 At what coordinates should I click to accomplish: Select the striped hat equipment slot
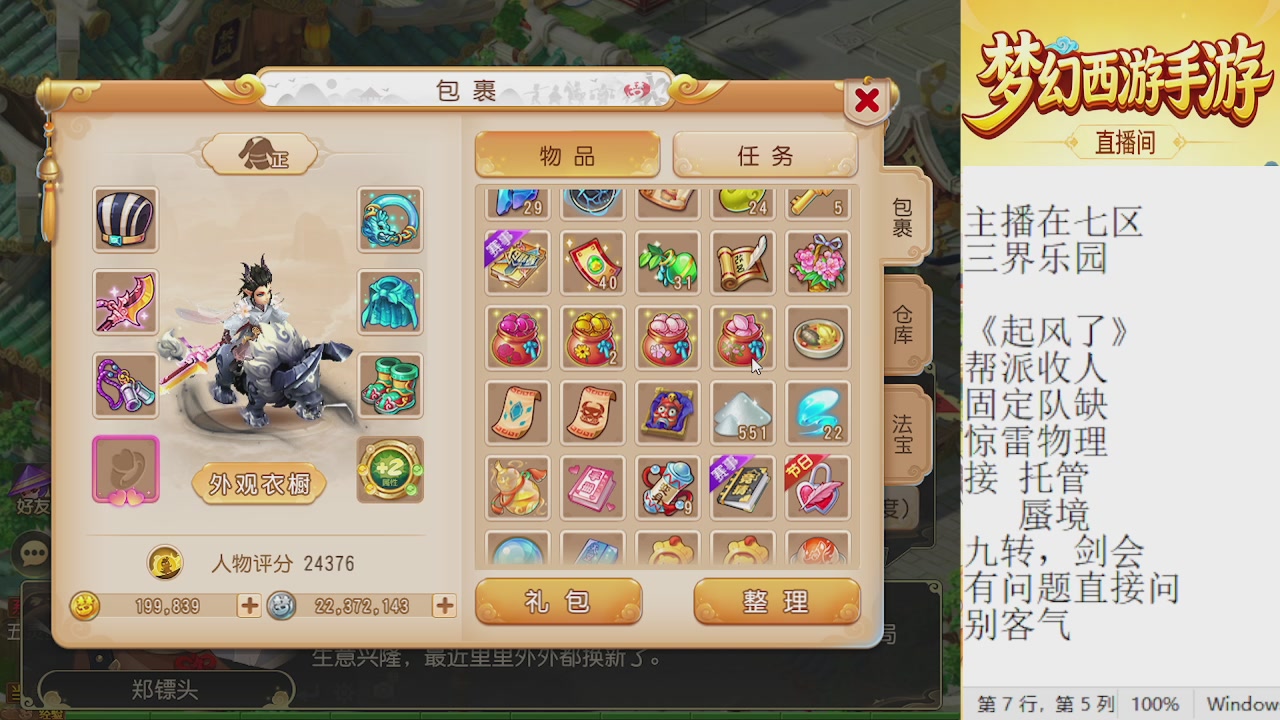click(x=125, y=220)
